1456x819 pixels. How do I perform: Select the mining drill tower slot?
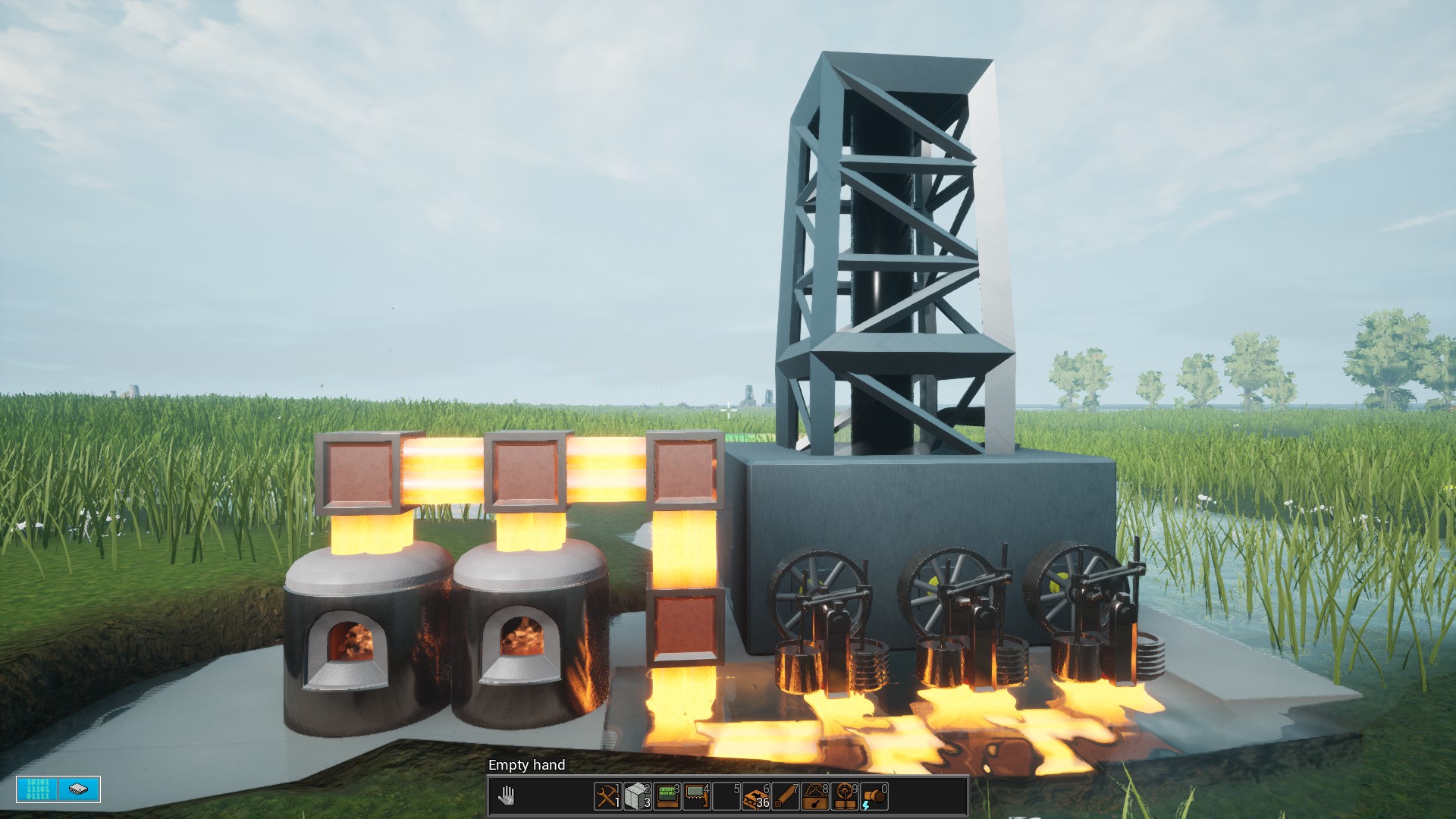(815, 796)
